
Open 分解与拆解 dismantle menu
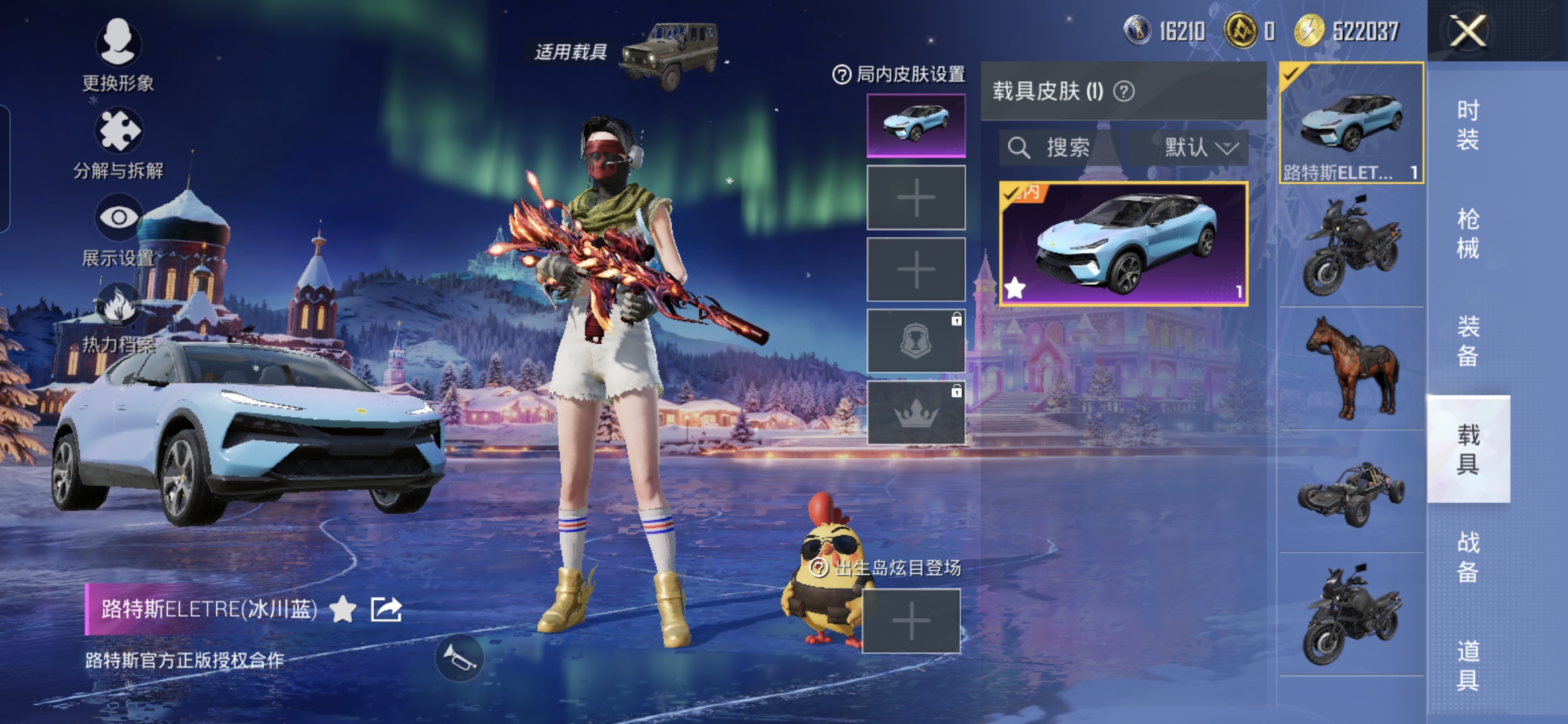point(118,142)
